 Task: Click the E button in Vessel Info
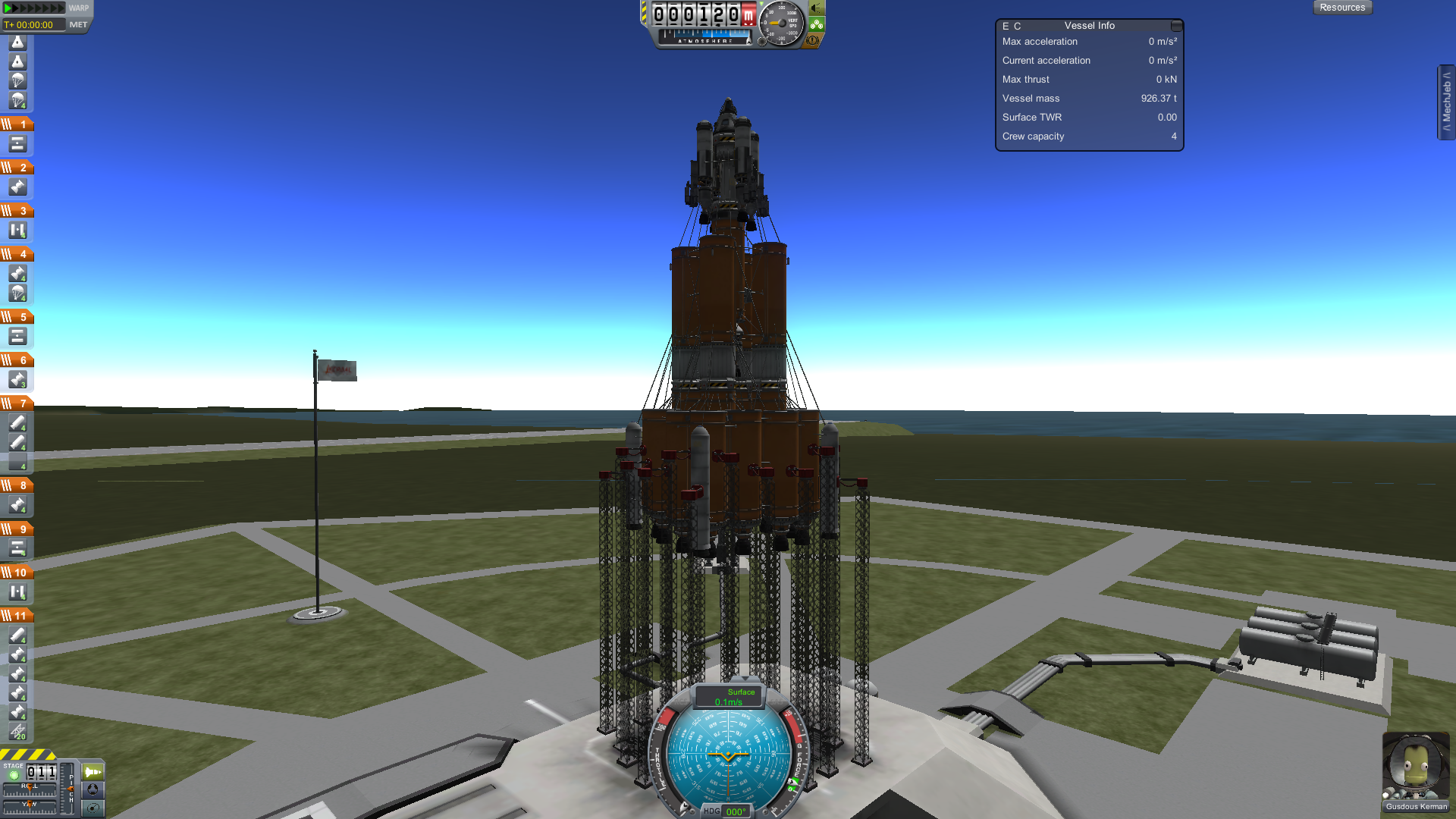(x=1006, y=26)
